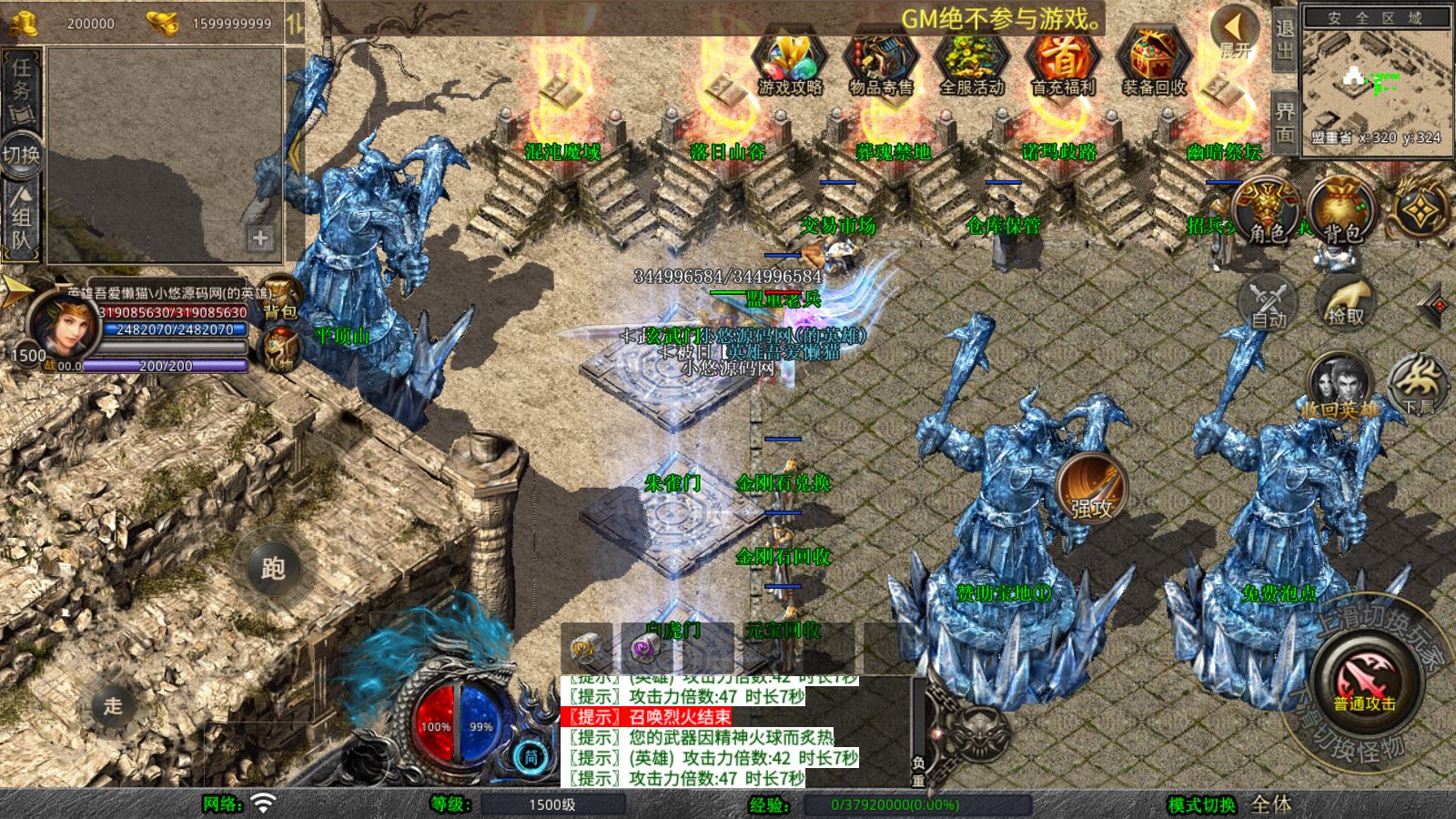The height and width of the screenshot is (819, 1456).
Task: Open the 物品寄售 consignment icon
Action: click(x=881, y=62)
